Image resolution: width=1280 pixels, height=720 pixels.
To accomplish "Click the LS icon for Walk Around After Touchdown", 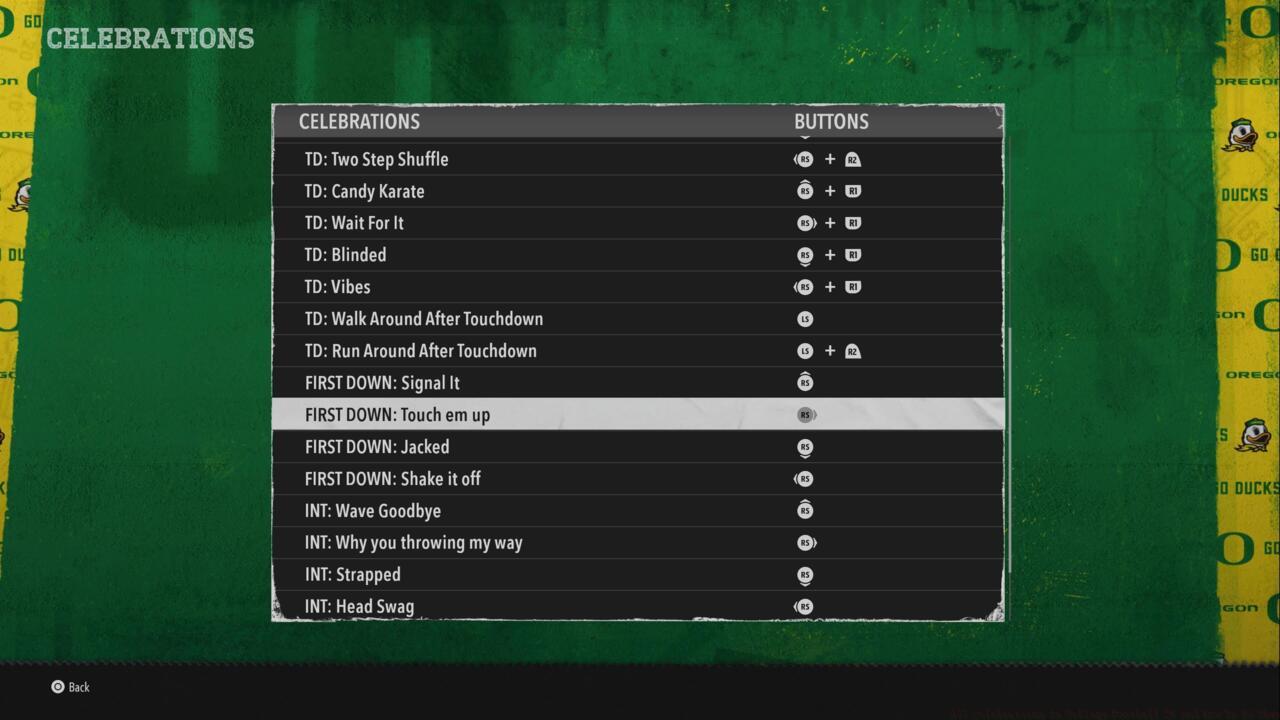I will point(805,319).
